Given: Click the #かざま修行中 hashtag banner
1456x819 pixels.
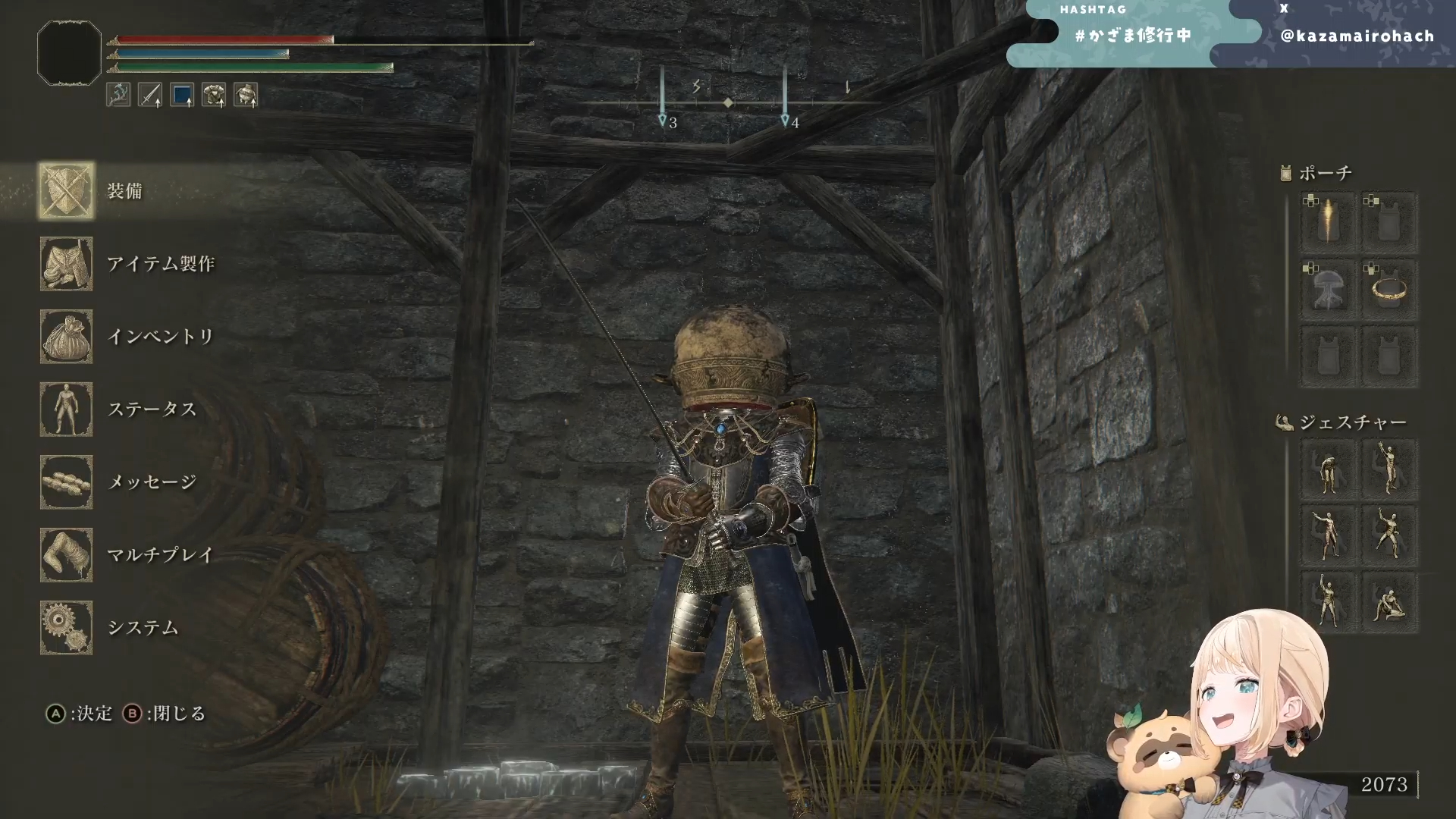Looking at the screenshot, I should tap(1132, 36).
